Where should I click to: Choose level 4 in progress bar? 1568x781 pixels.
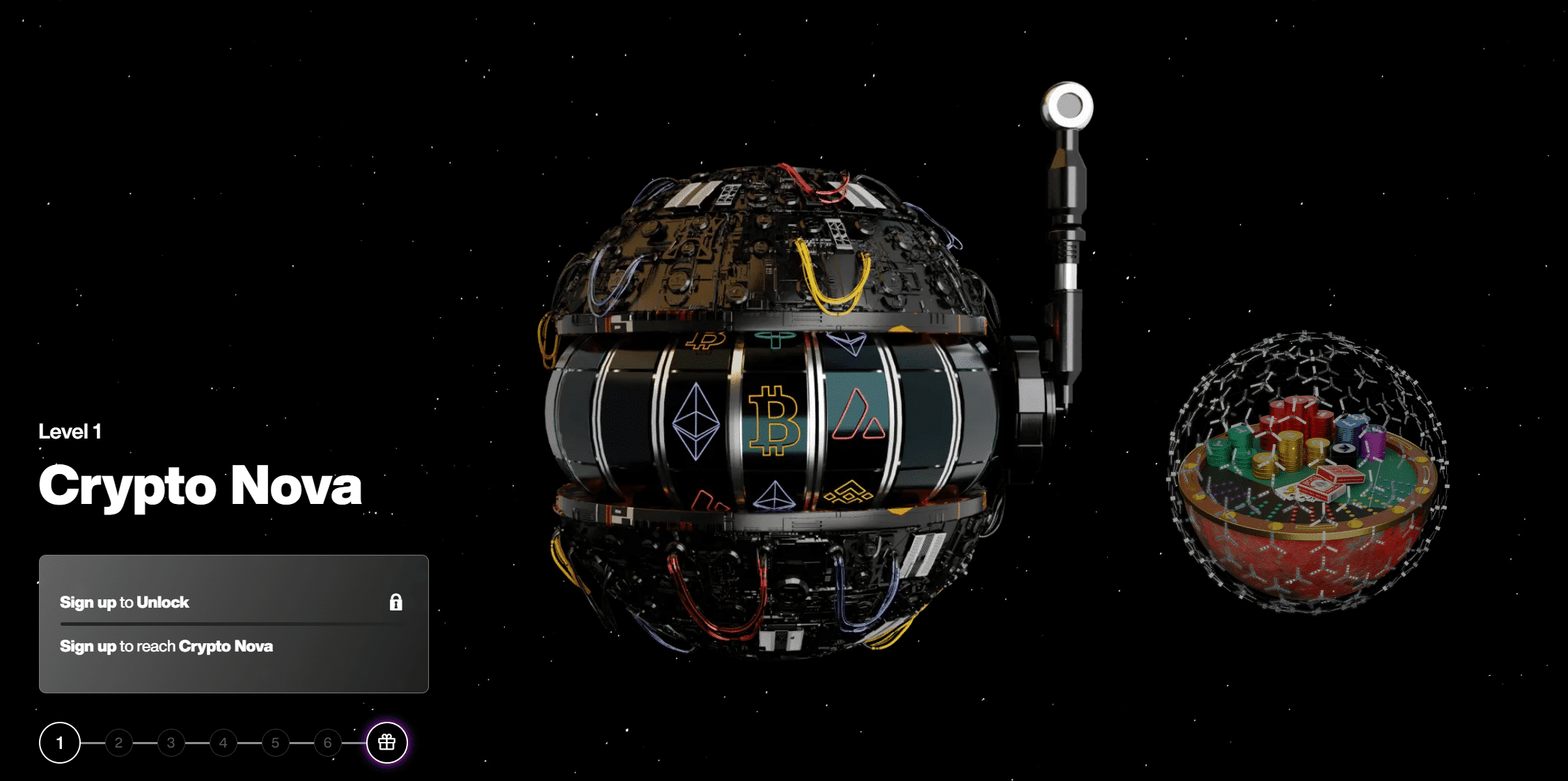point(224,743)
